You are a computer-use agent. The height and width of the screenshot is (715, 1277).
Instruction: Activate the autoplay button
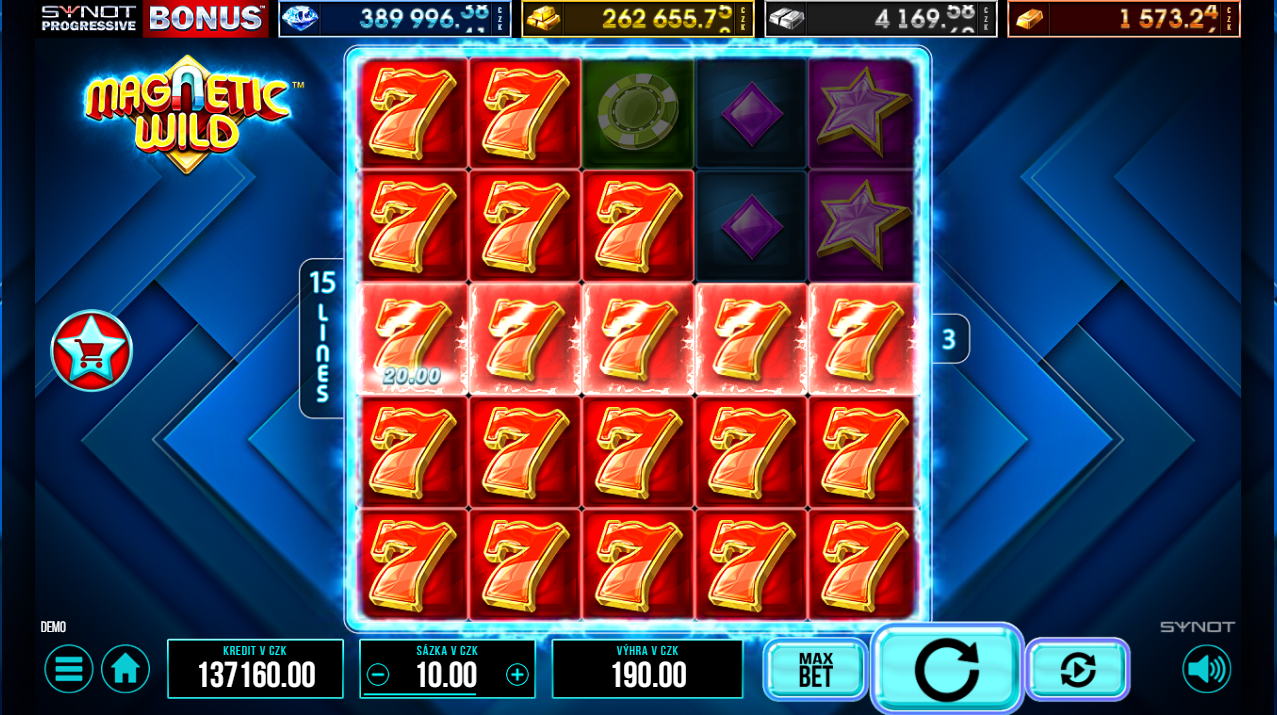1077,670
